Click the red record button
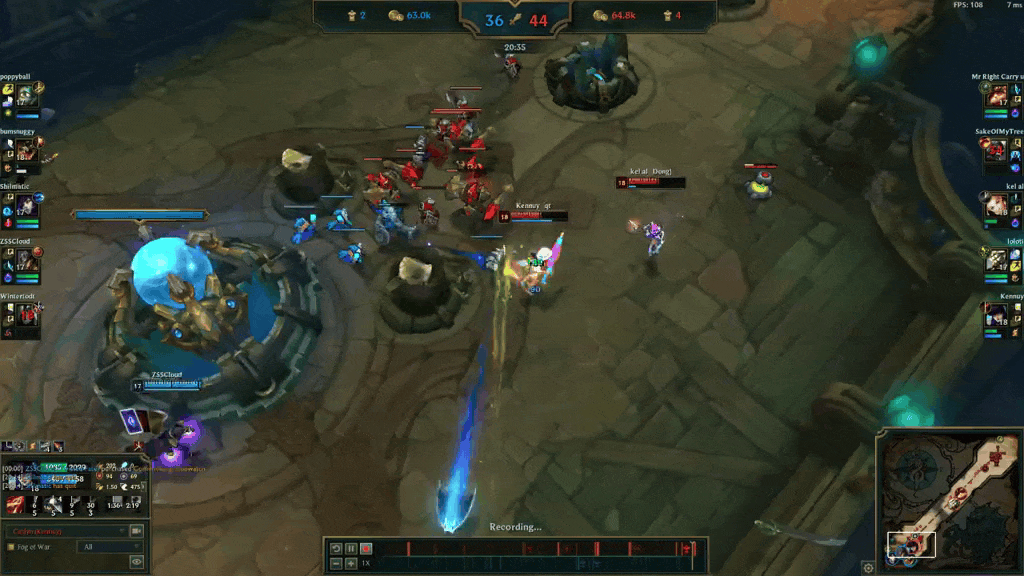The height and width of the screenshot is (576, 1024). click(x=366, y=548)
